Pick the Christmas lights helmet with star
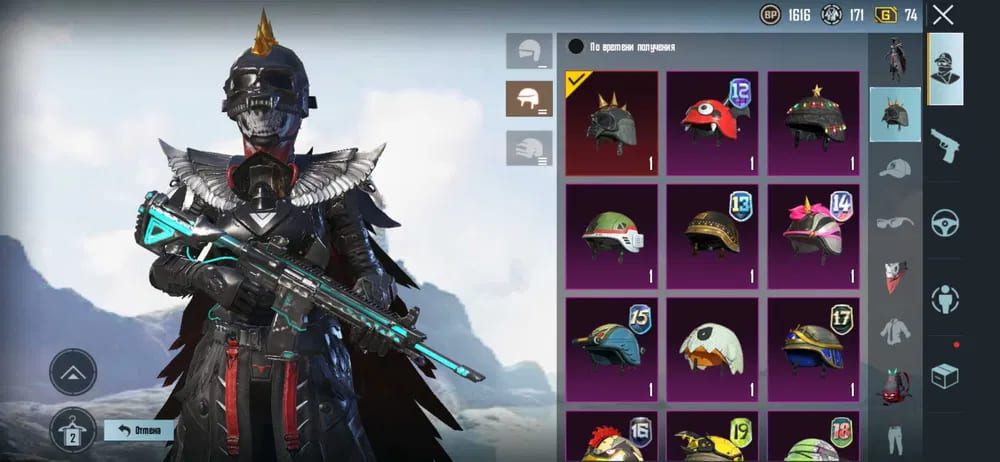 813,123
